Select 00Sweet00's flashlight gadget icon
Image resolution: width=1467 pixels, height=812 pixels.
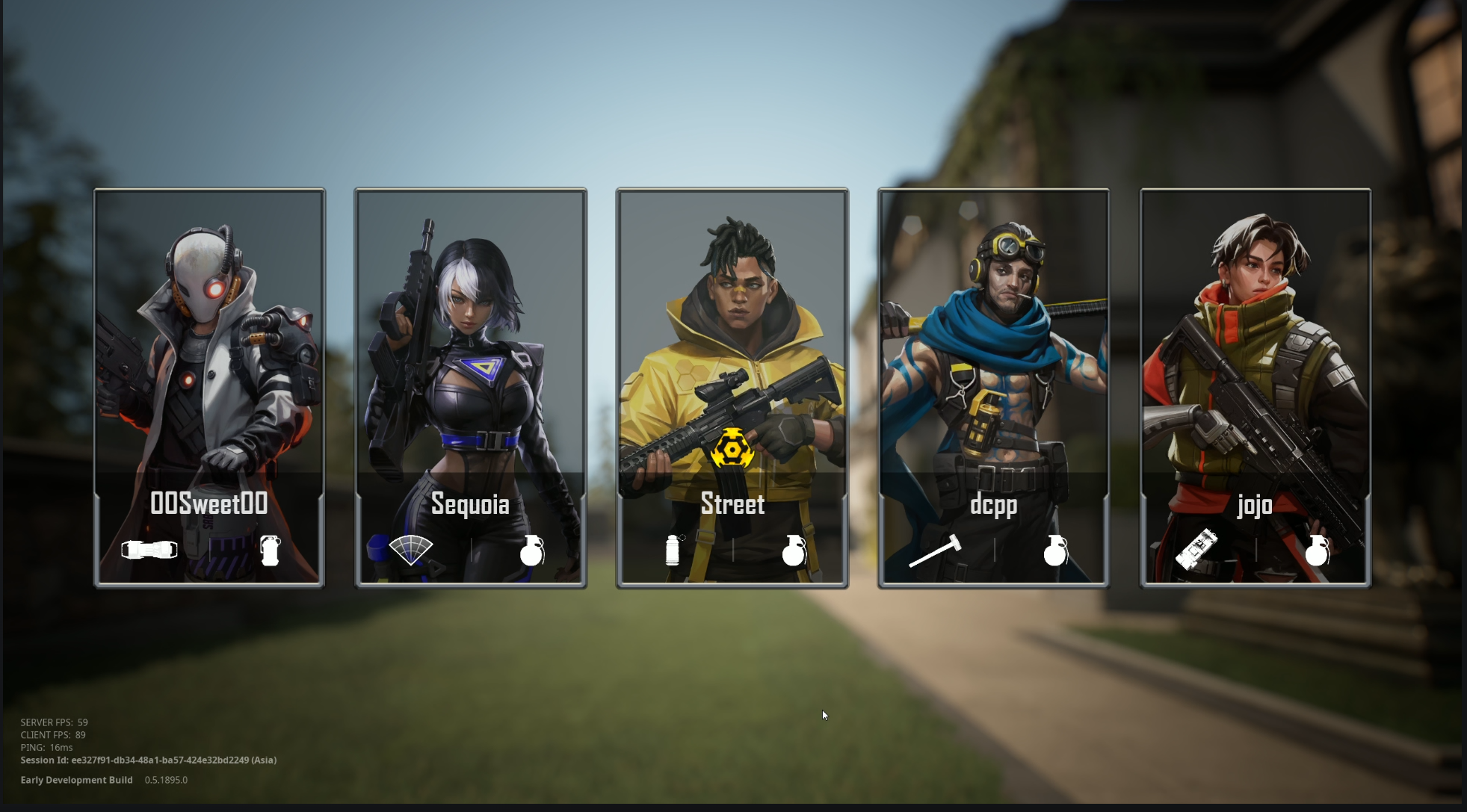149,550
